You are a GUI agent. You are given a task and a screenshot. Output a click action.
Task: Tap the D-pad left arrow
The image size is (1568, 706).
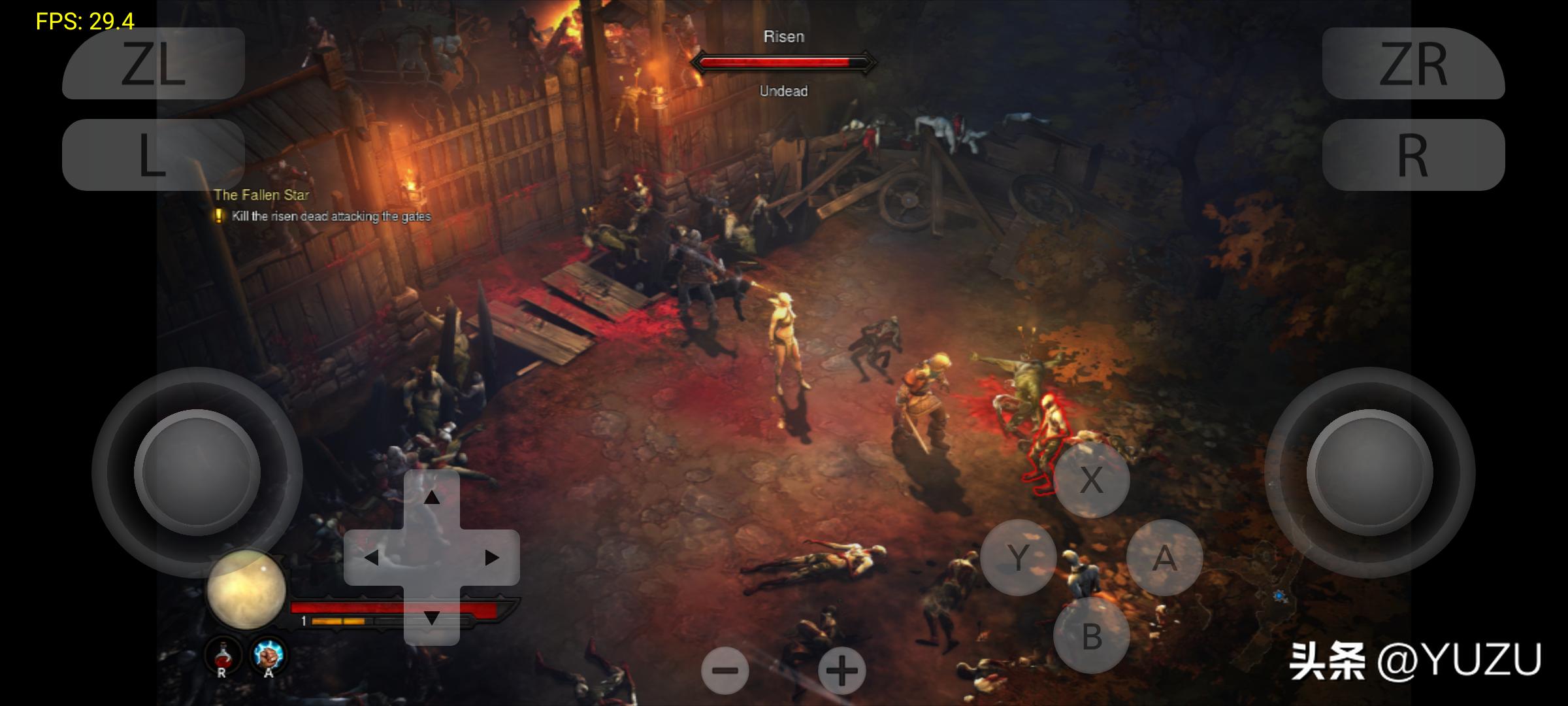(371, 558)
